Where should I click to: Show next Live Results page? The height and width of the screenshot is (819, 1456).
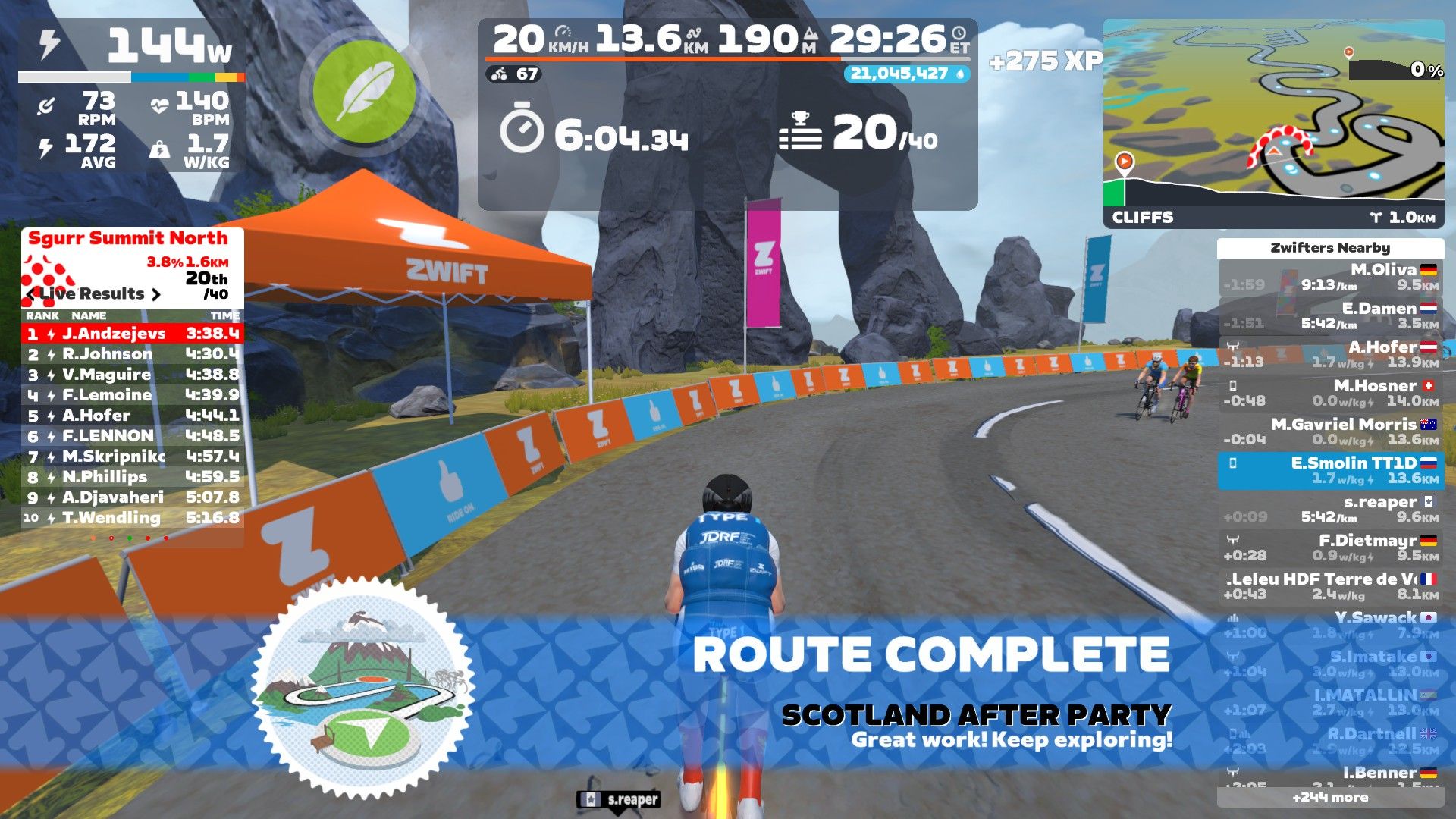click(156, 294)
